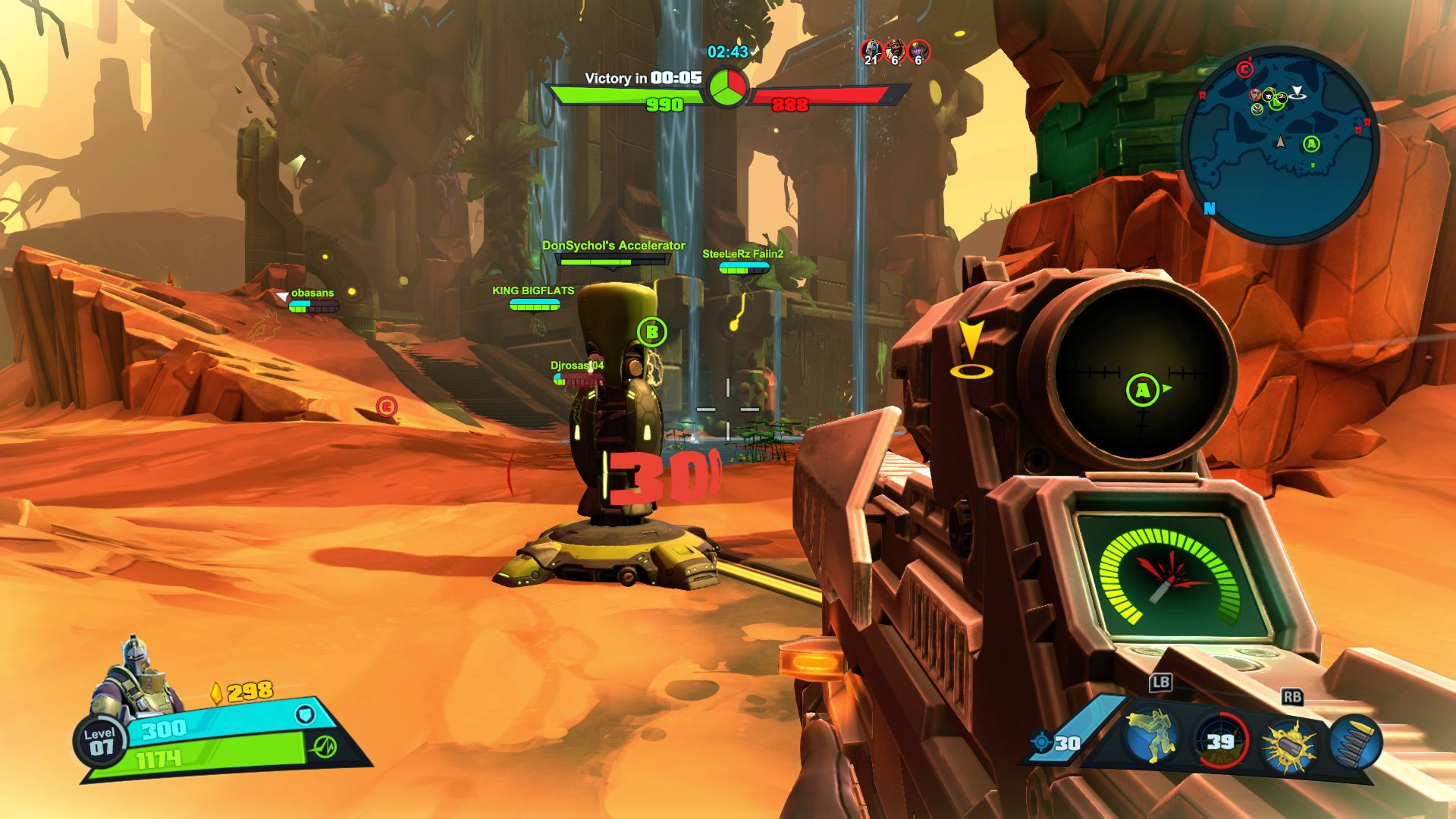Viewport: 1456px width, 819px height.
Task: Click the obasans player nameplate
Action: (312, 293)
